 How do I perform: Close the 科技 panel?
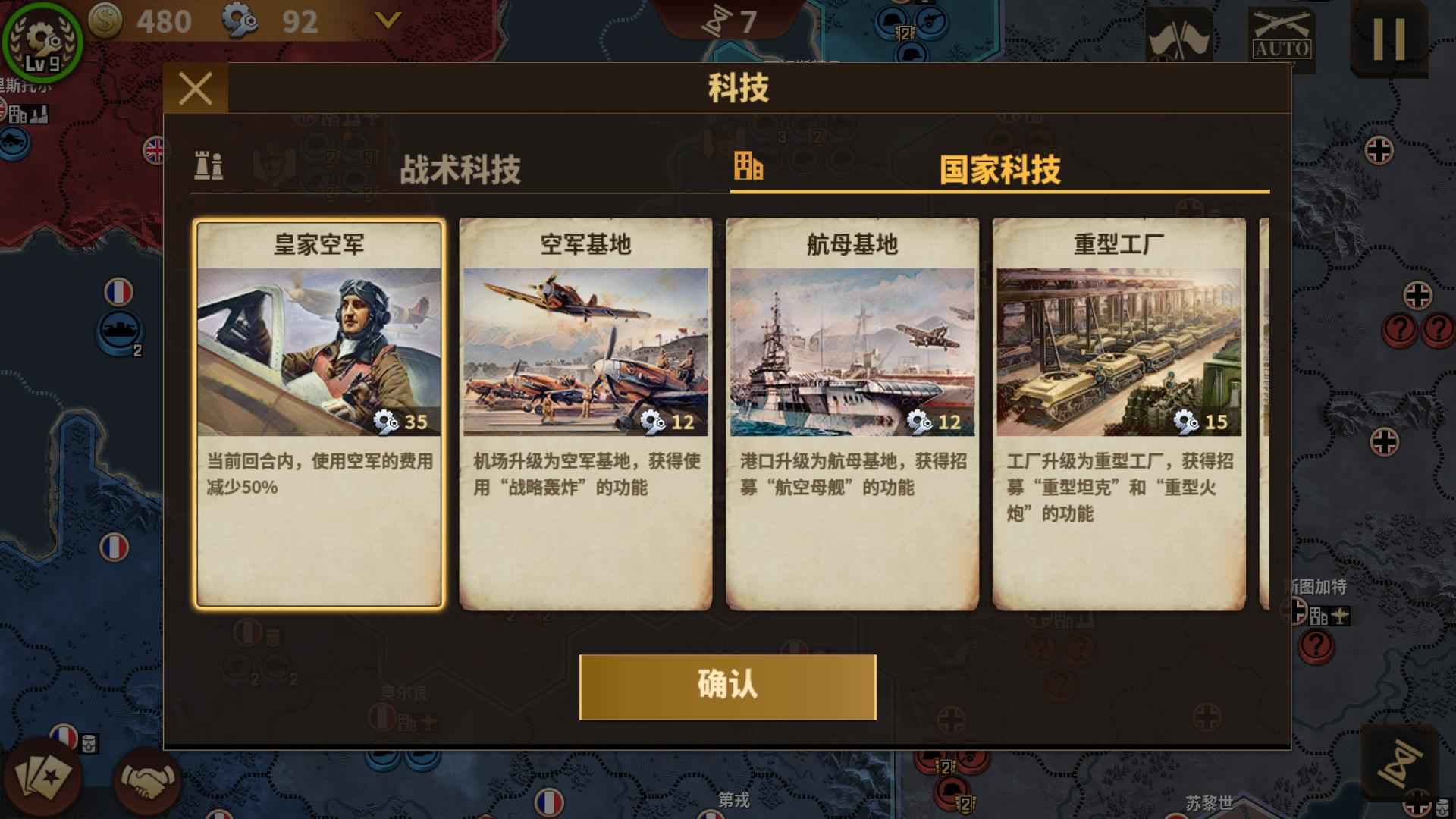[197, 89]
